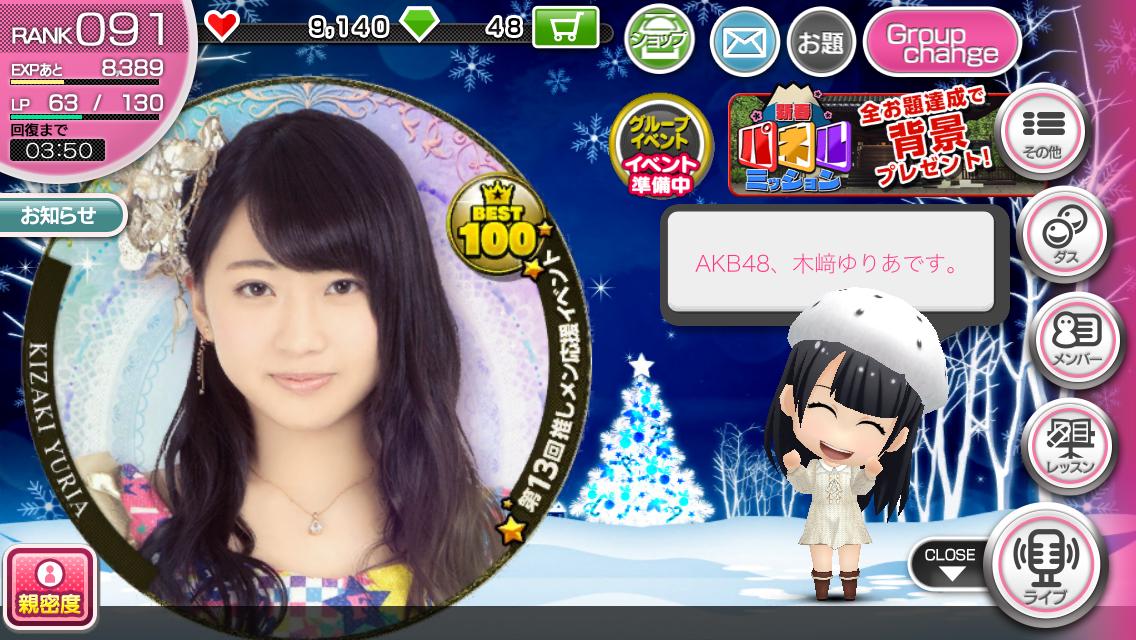Show the お知らせ notices
The image size is (1136, 640).
point(60,216)
